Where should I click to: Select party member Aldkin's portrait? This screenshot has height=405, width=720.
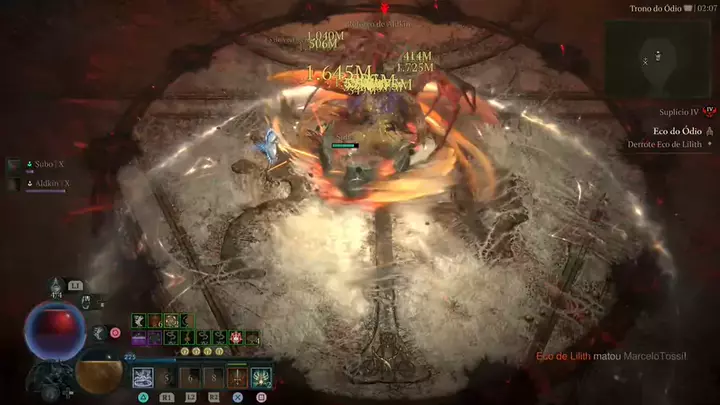pyautogui.click(x=14, y=183)
